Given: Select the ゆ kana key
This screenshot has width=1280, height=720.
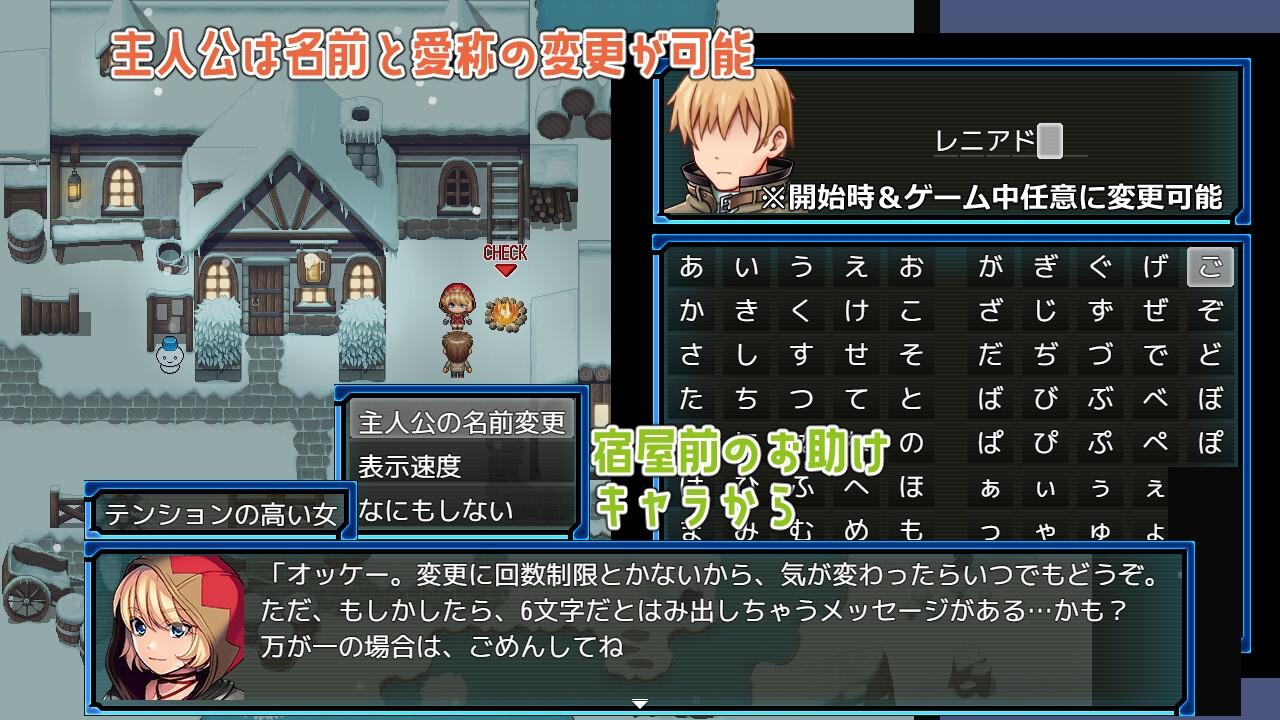Looking at the screenshot, I should pos(1100,530).
